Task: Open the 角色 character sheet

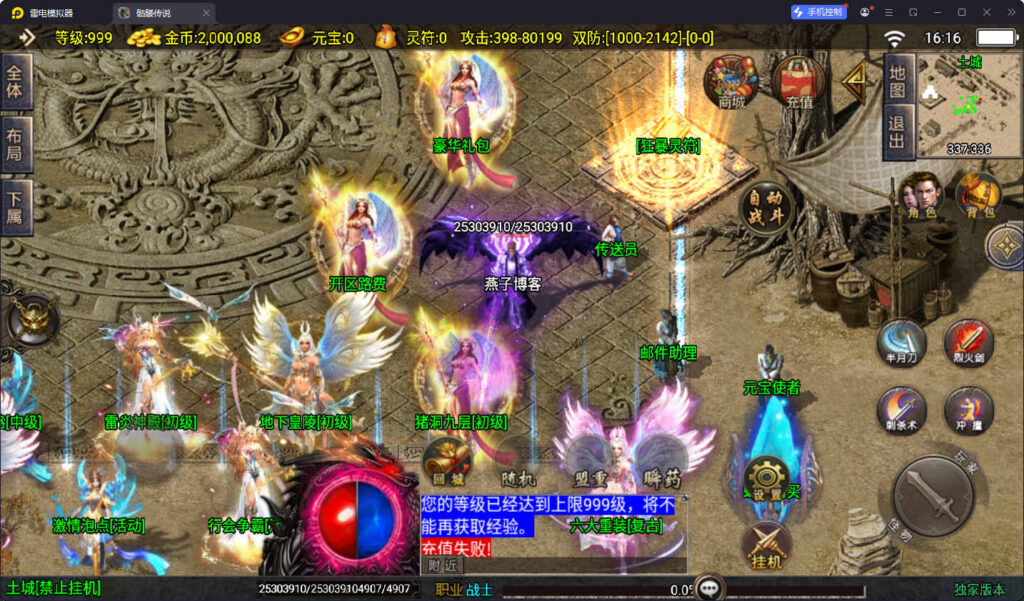Action: click(x=921, y=194)
